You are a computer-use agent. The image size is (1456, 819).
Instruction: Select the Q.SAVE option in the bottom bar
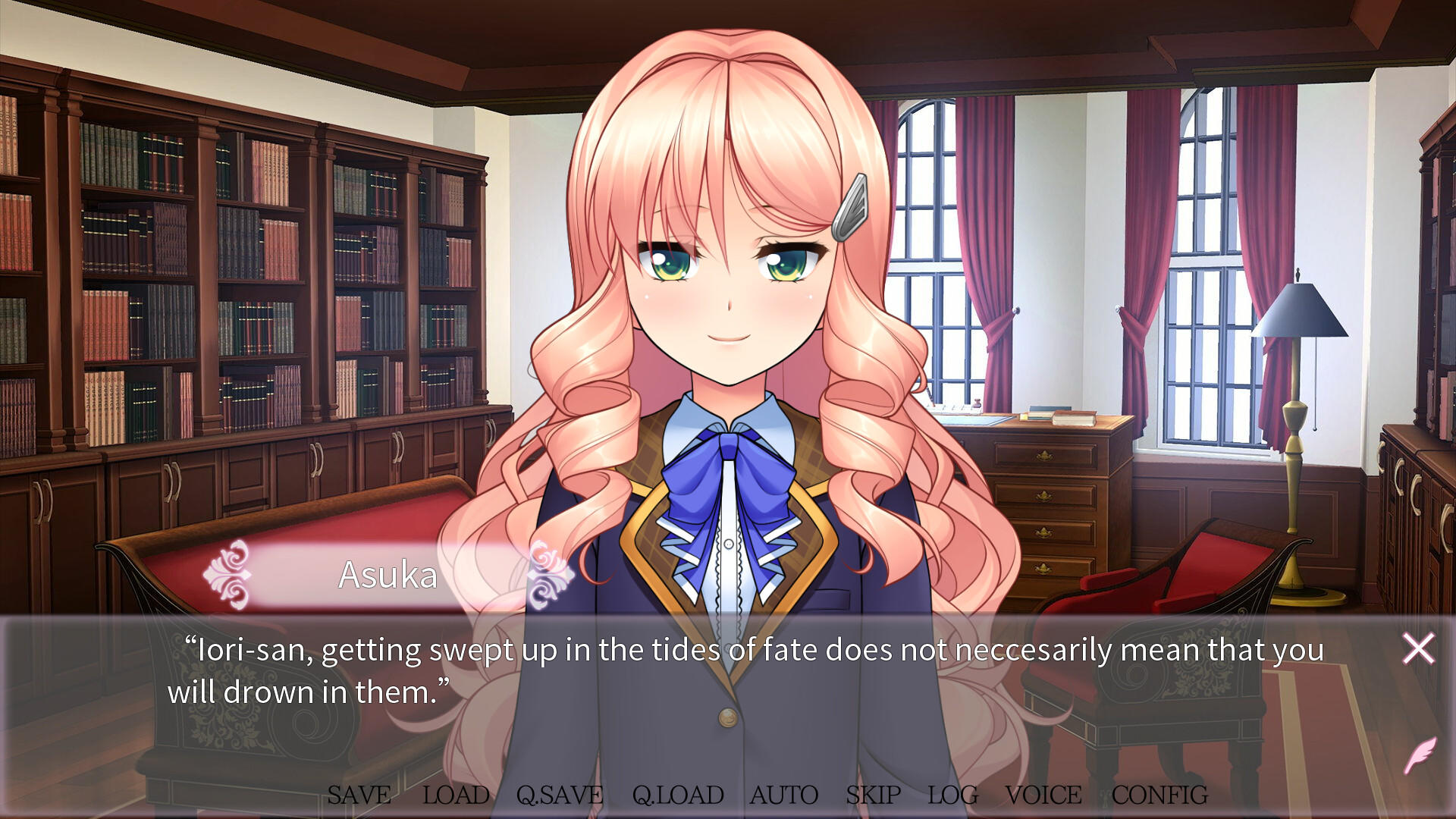click(559, 795)
